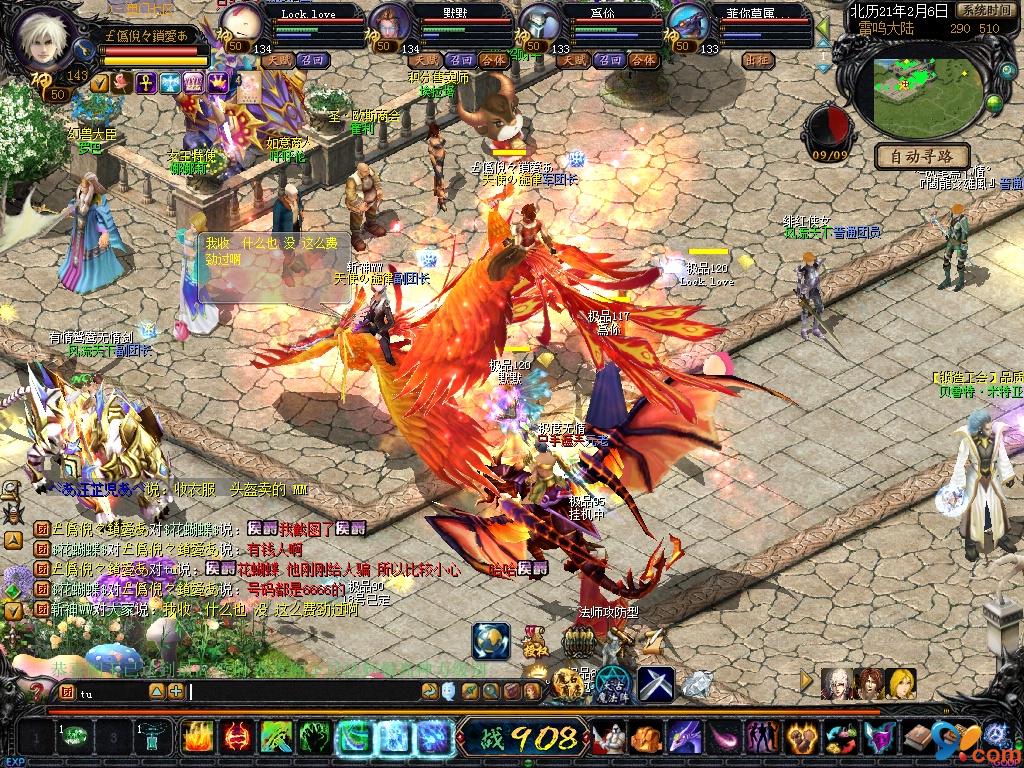Activate the green claw skill on the hotbar
The image size is (1024, 768).
315,738
